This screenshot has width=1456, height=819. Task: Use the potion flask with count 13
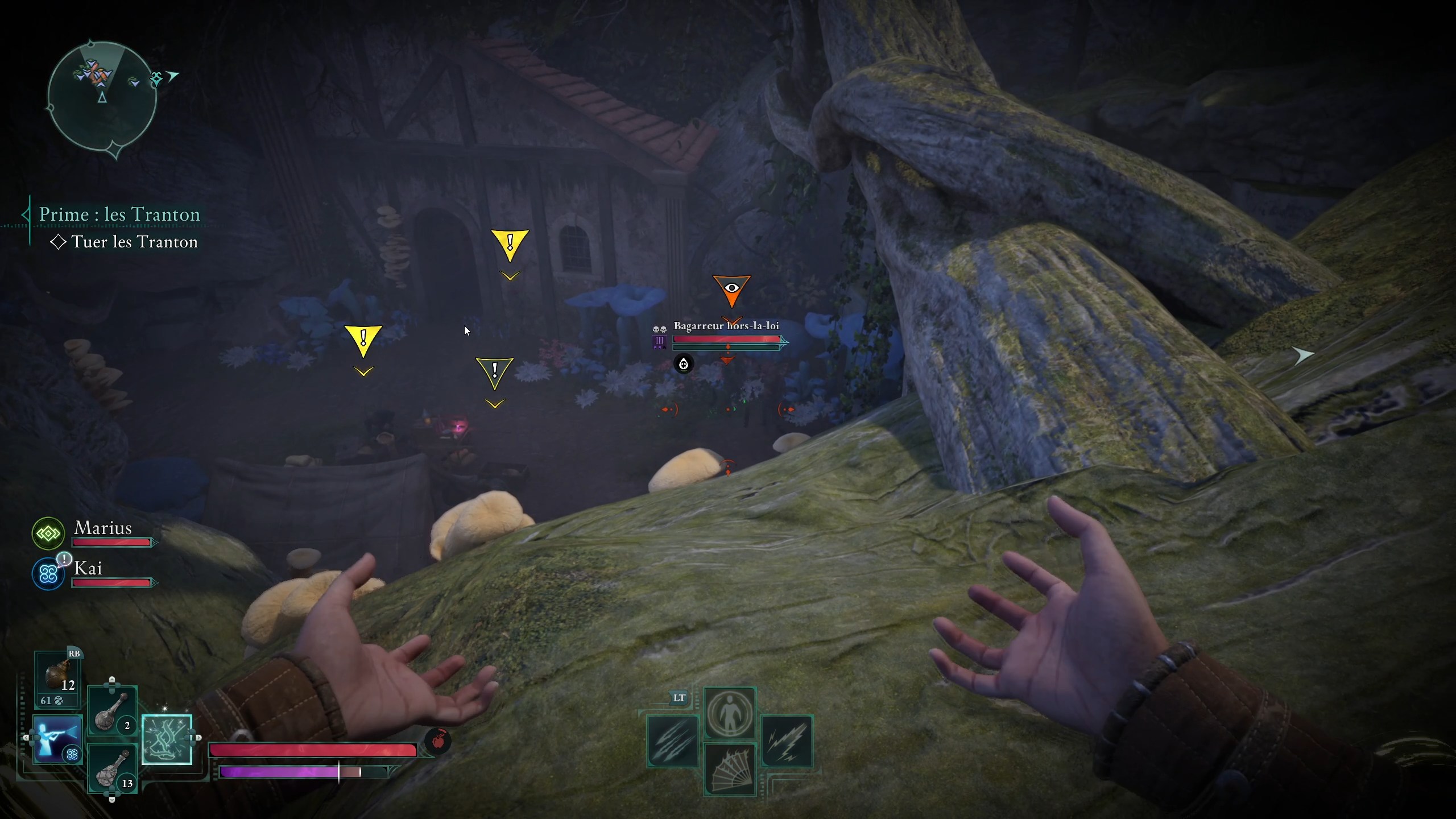click(x=112, y=768)
